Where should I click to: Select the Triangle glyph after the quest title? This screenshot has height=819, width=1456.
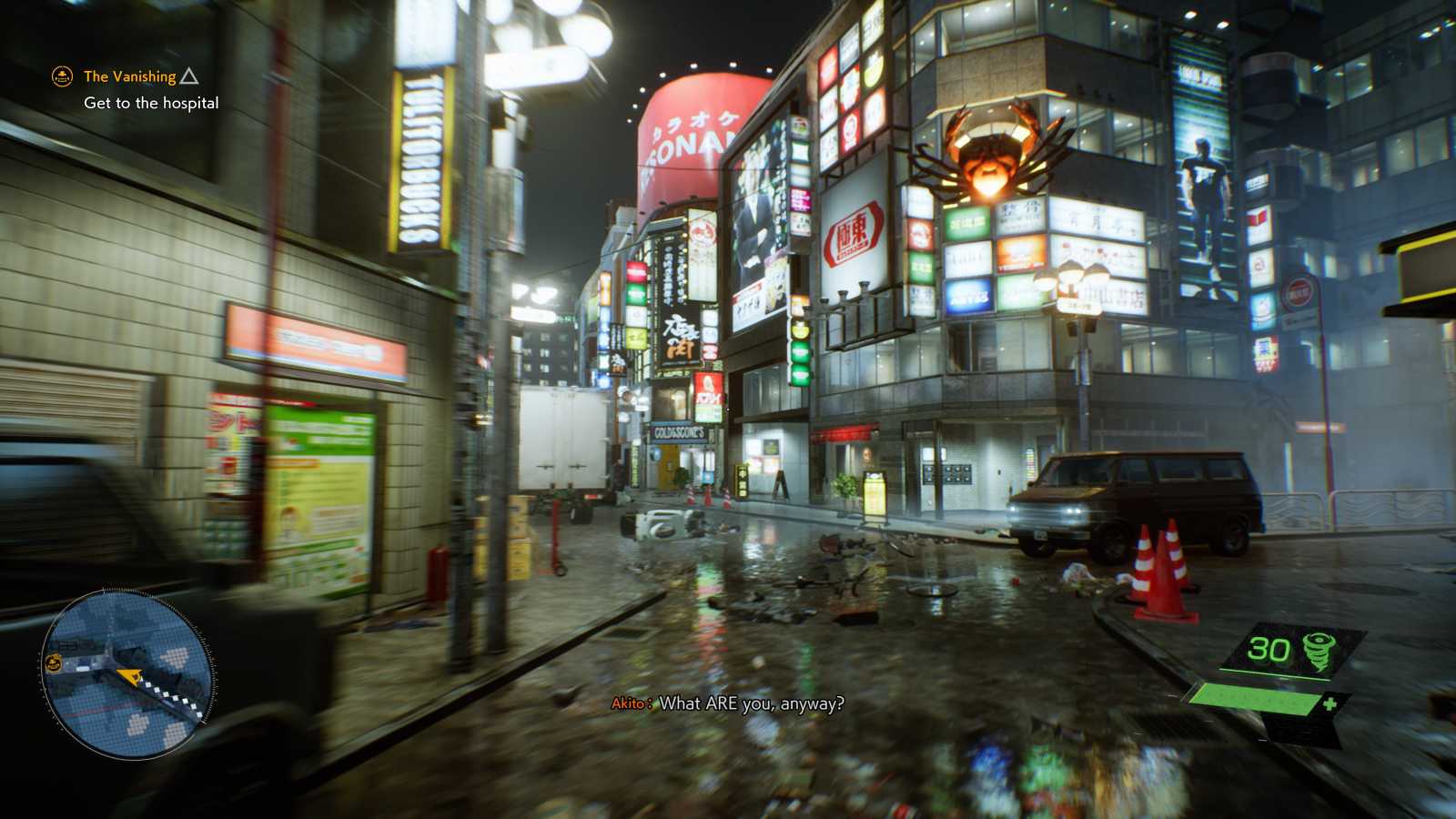click(x=188, y=76)
